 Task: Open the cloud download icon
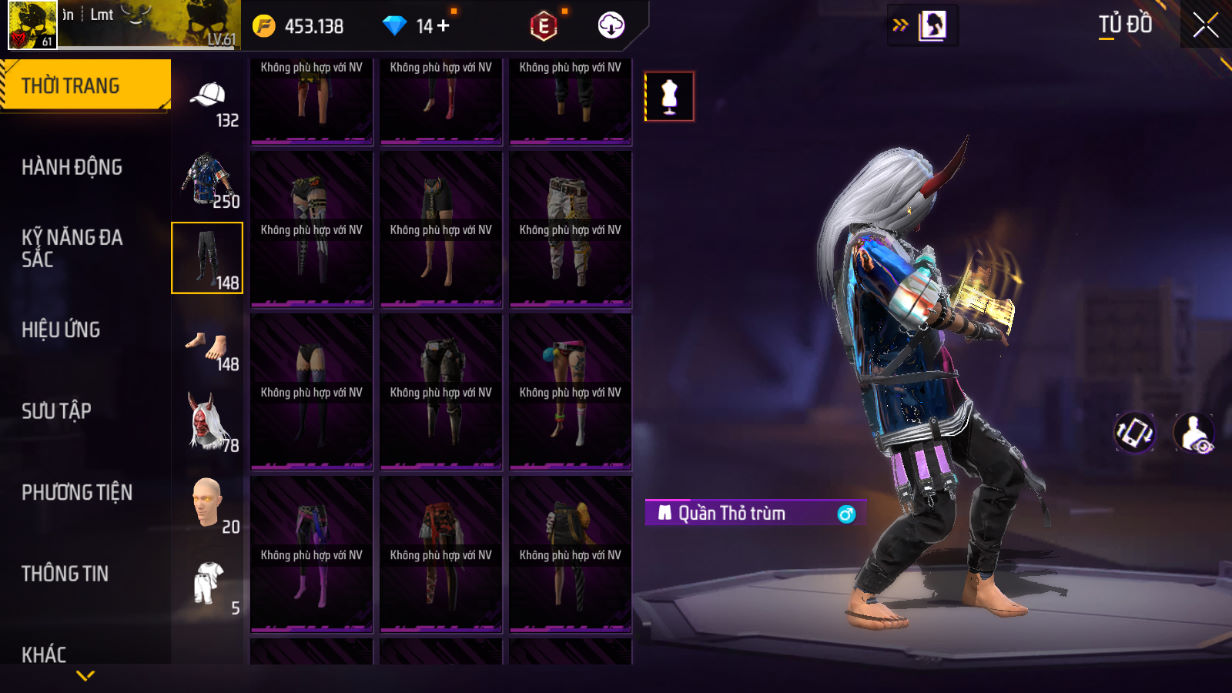click(x=611, y=26)
